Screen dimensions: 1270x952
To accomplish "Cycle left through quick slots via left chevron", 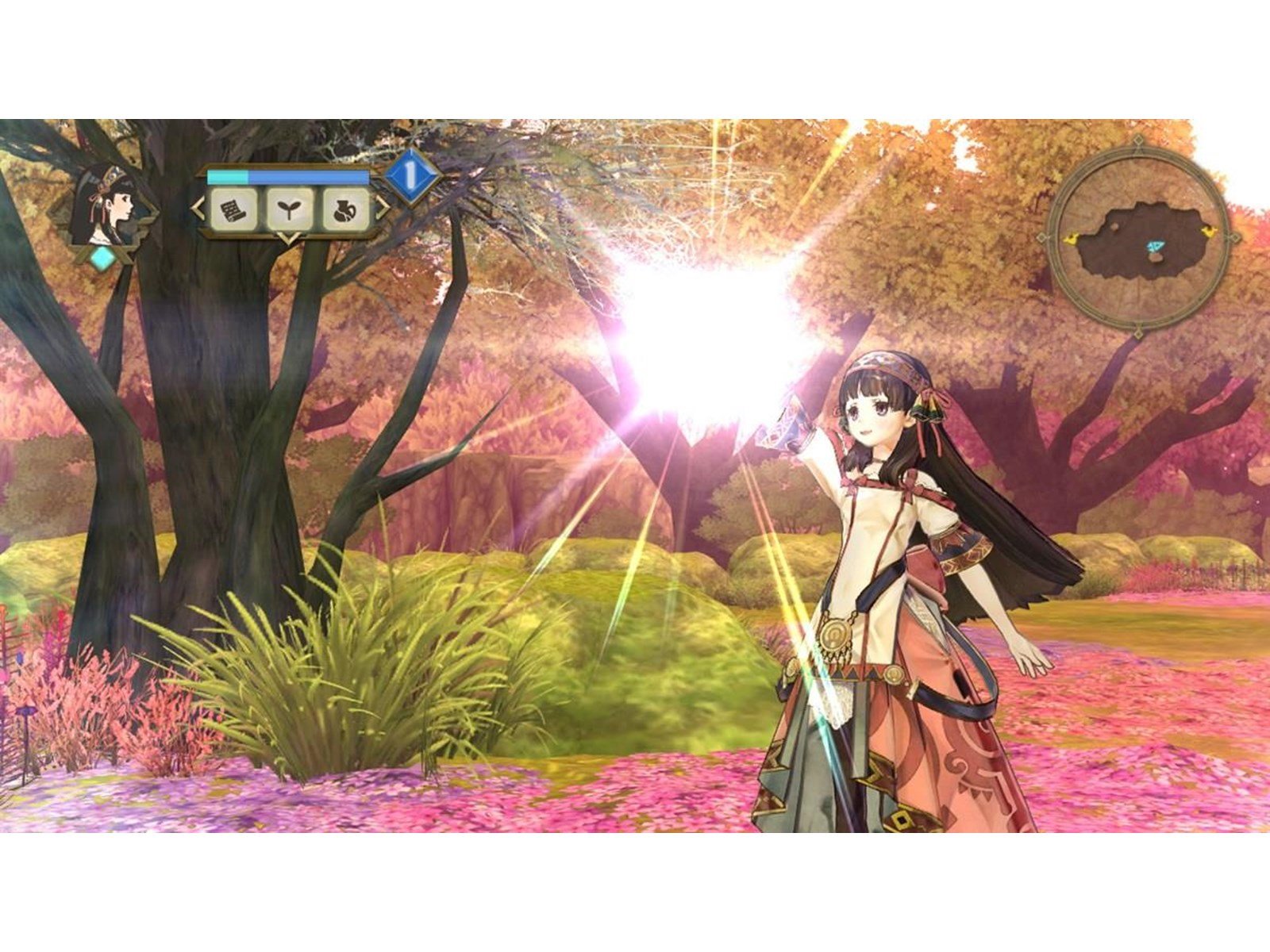I will [x=196, y=207].
